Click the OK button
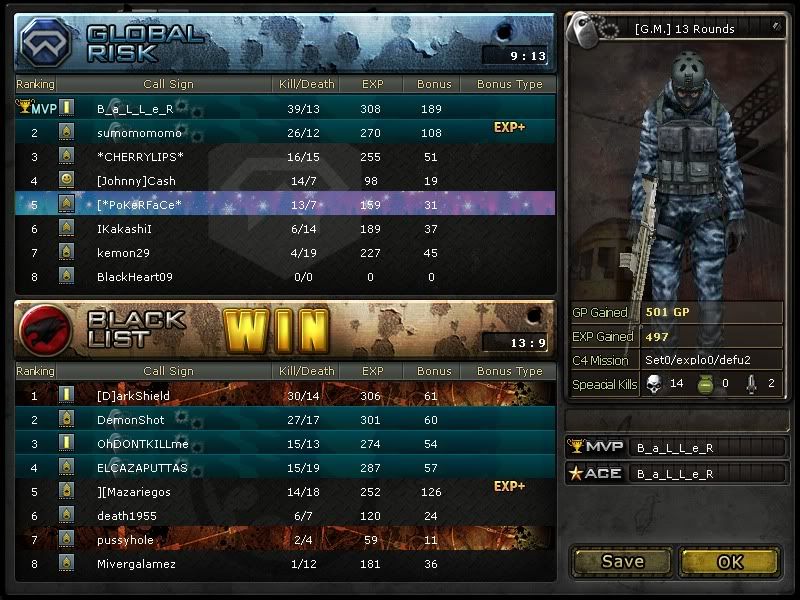 [x=729, y=561]
